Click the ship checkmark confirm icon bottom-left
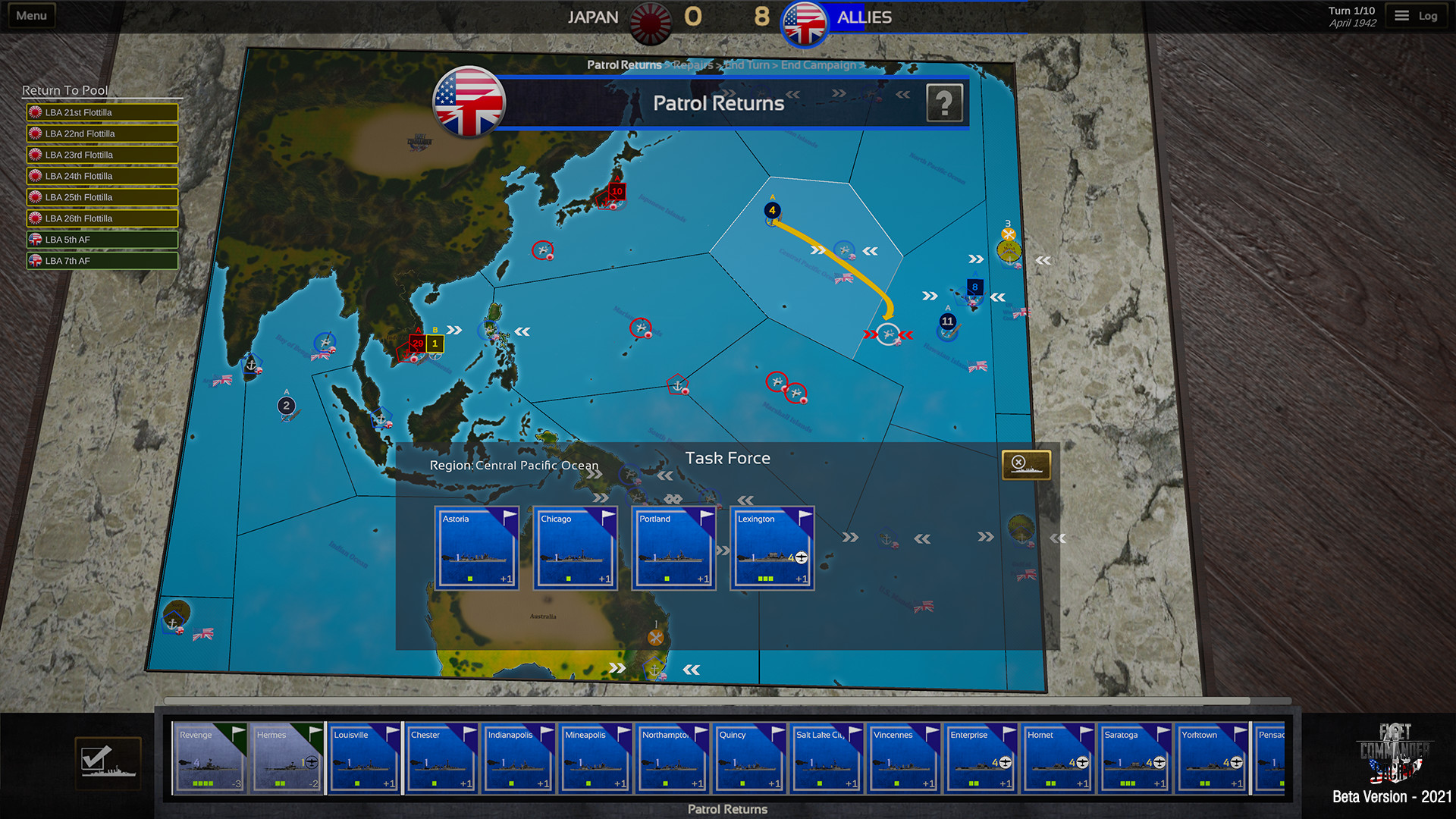1456x819 pixels. 108,762
